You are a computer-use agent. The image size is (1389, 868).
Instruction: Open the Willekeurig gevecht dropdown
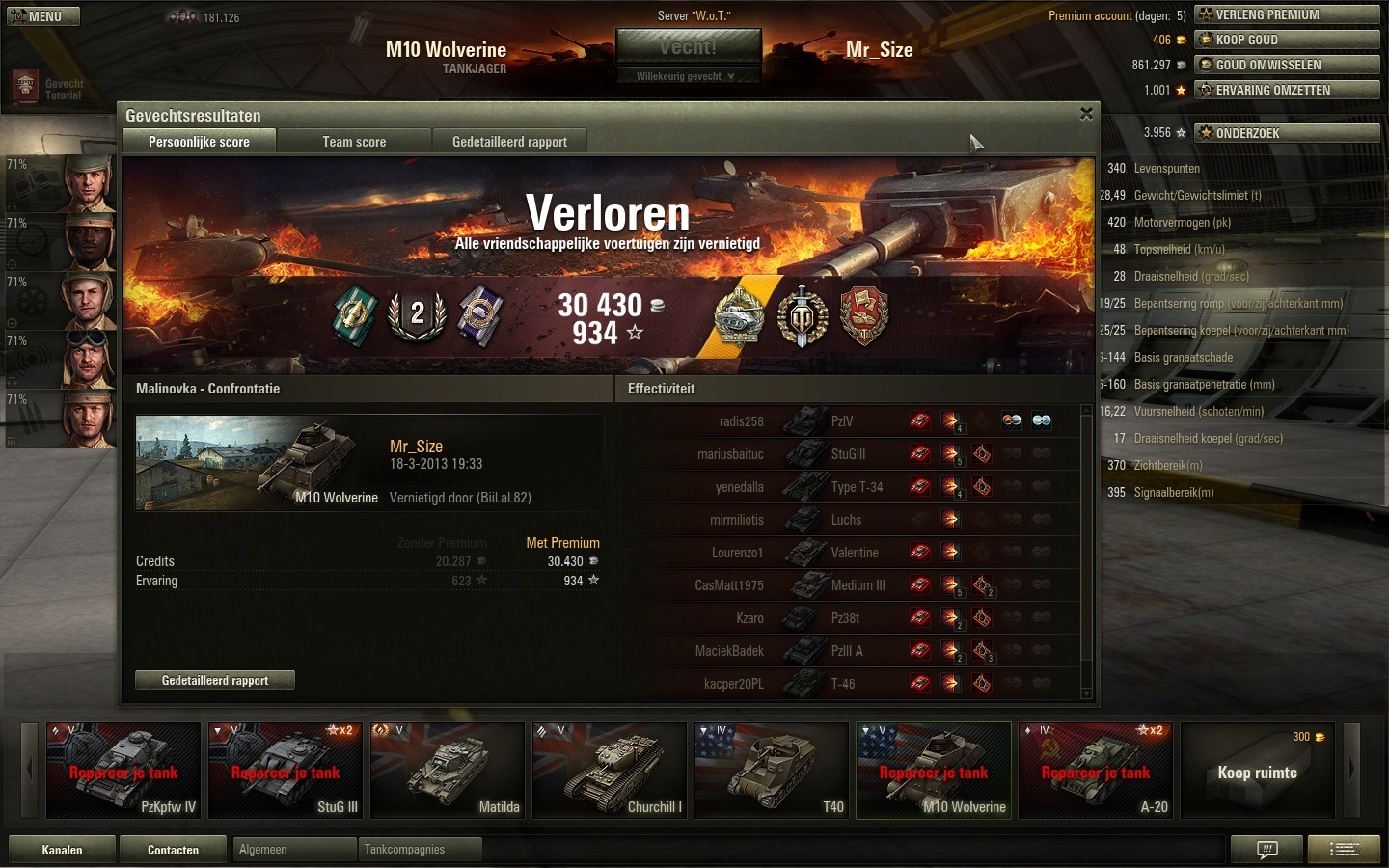(x=688, y=76)
